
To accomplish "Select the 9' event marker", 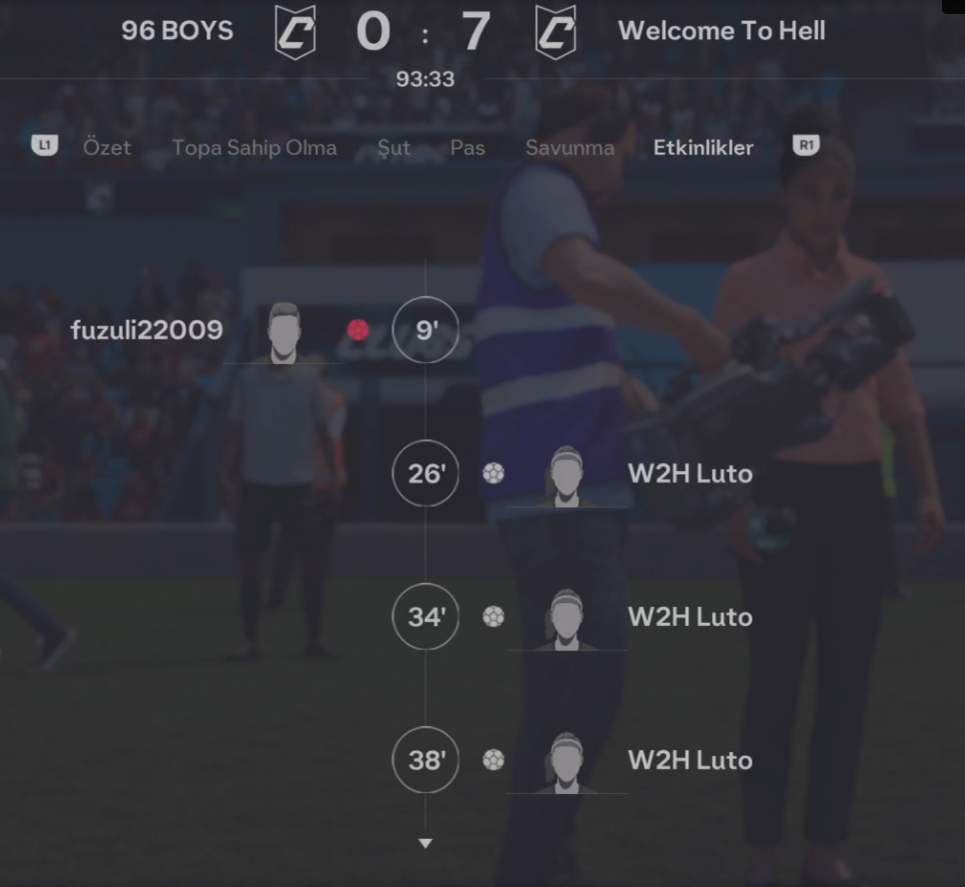I will [425, 330].
